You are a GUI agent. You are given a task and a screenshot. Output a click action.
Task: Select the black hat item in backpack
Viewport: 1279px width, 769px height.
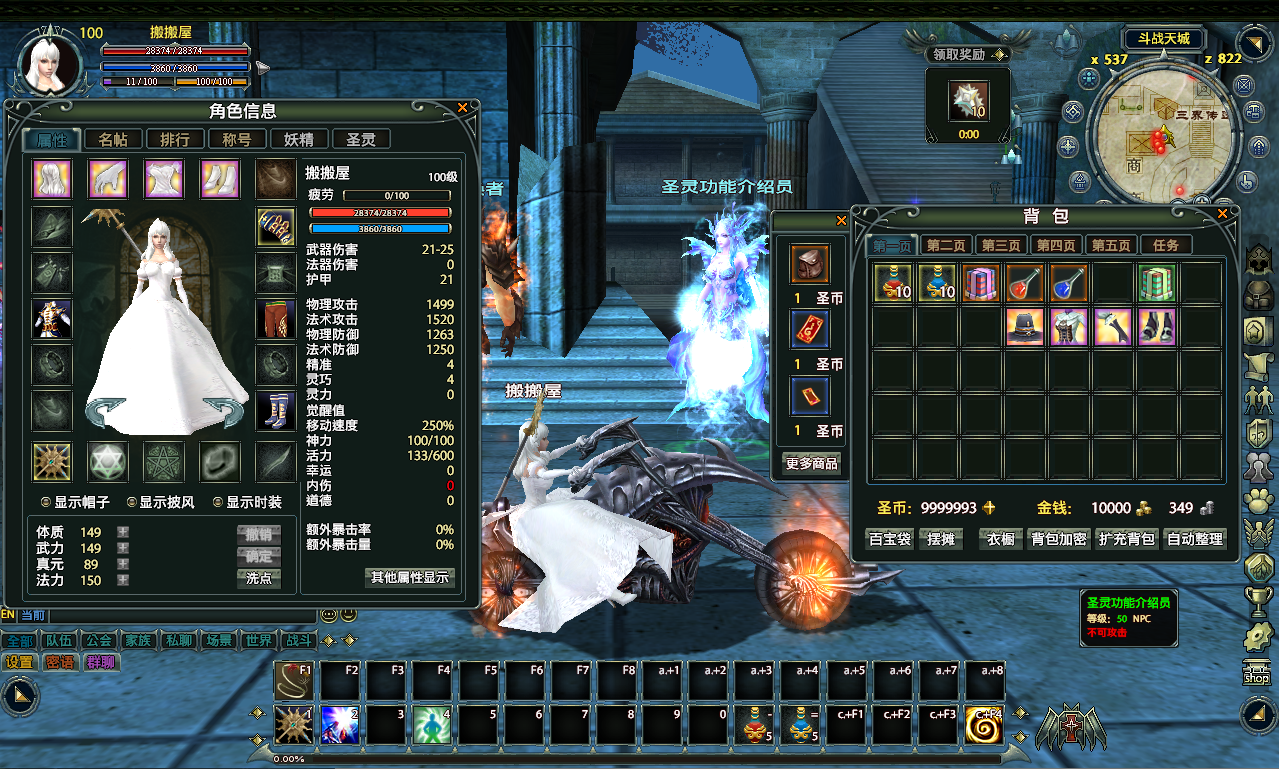pos(1025,327)
